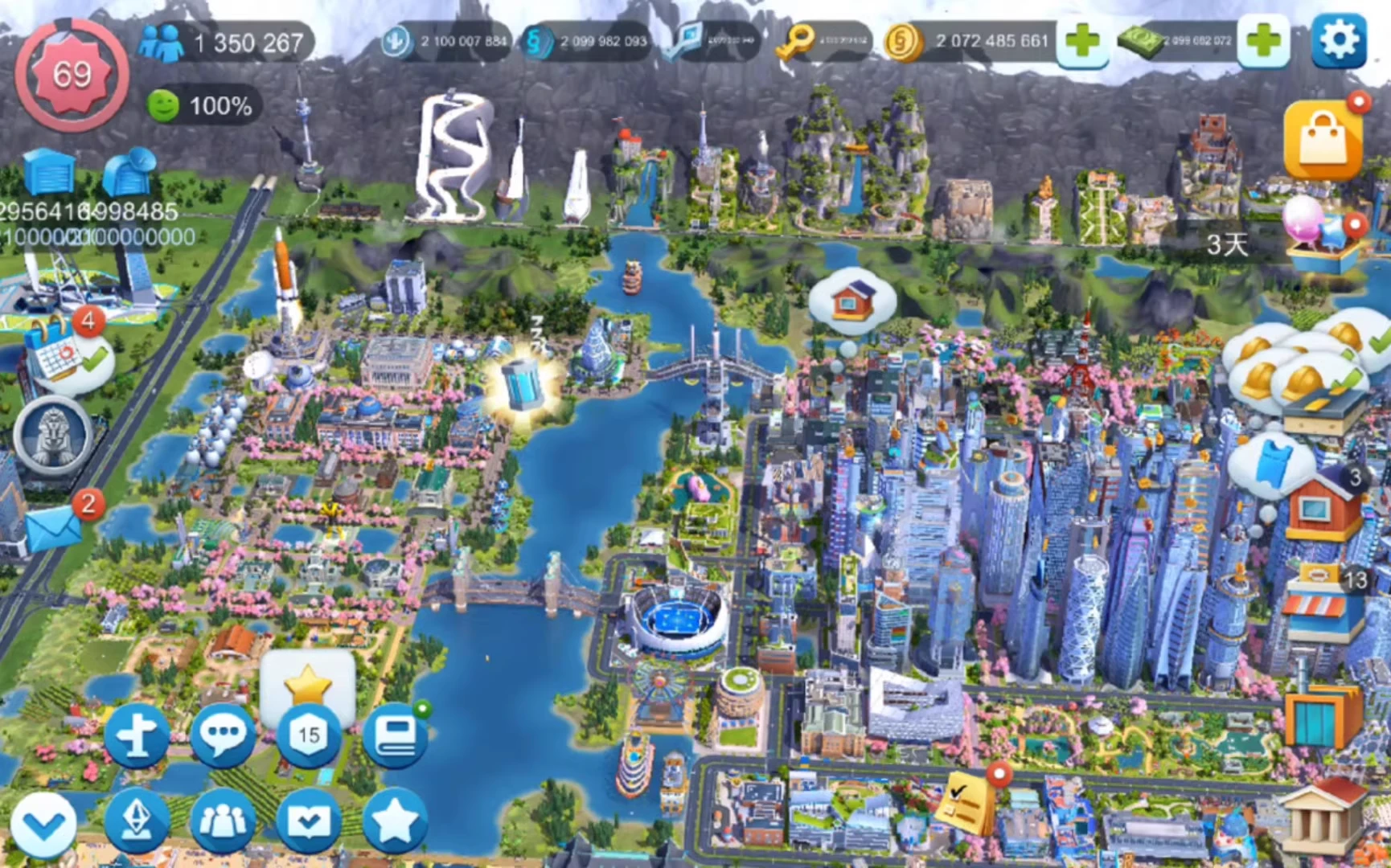Tap the level 69 badge

point(72,76)
